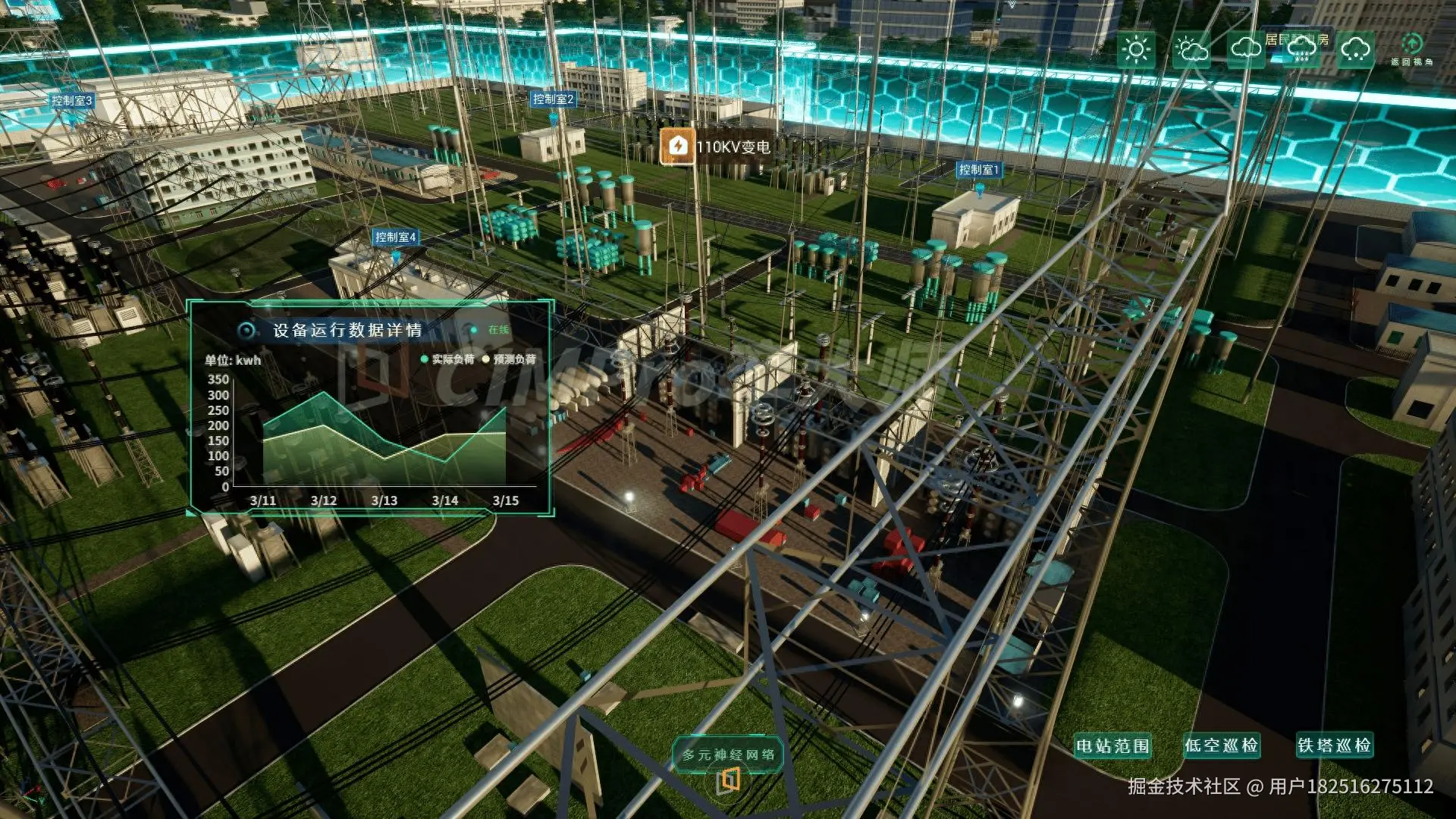
Task: Set weather to sunny with the sun icon
Action: (x=1136, y=50)
